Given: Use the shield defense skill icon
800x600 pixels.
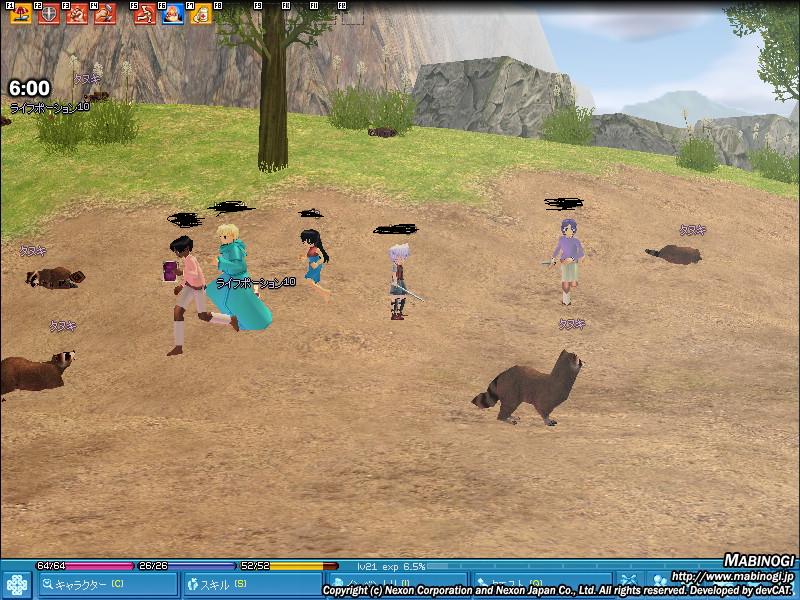Looking at the screenshot, I should click(x=48, y=14).
